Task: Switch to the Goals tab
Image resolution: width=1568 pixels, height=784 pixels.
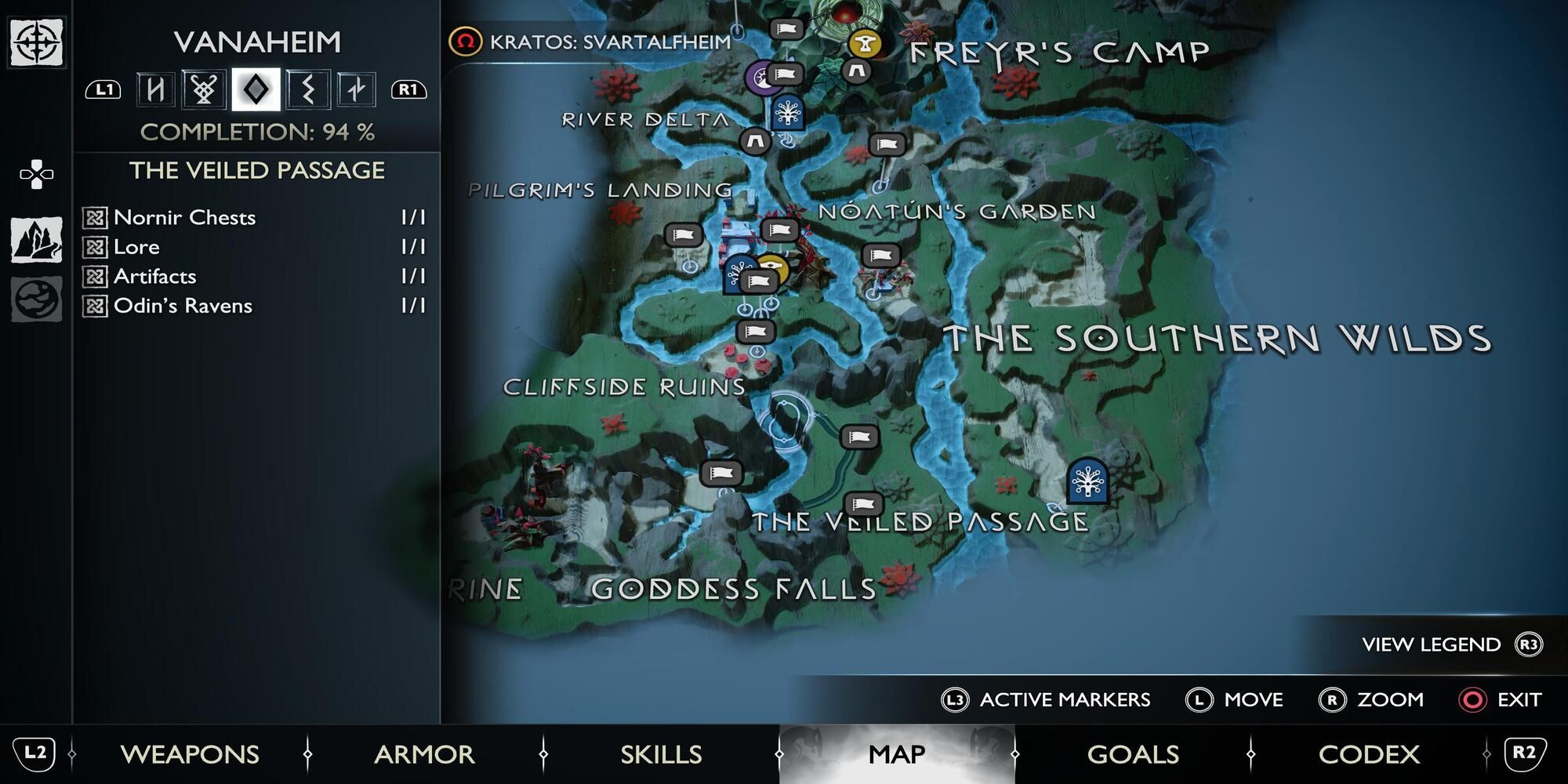Action: click(1132, 754)
